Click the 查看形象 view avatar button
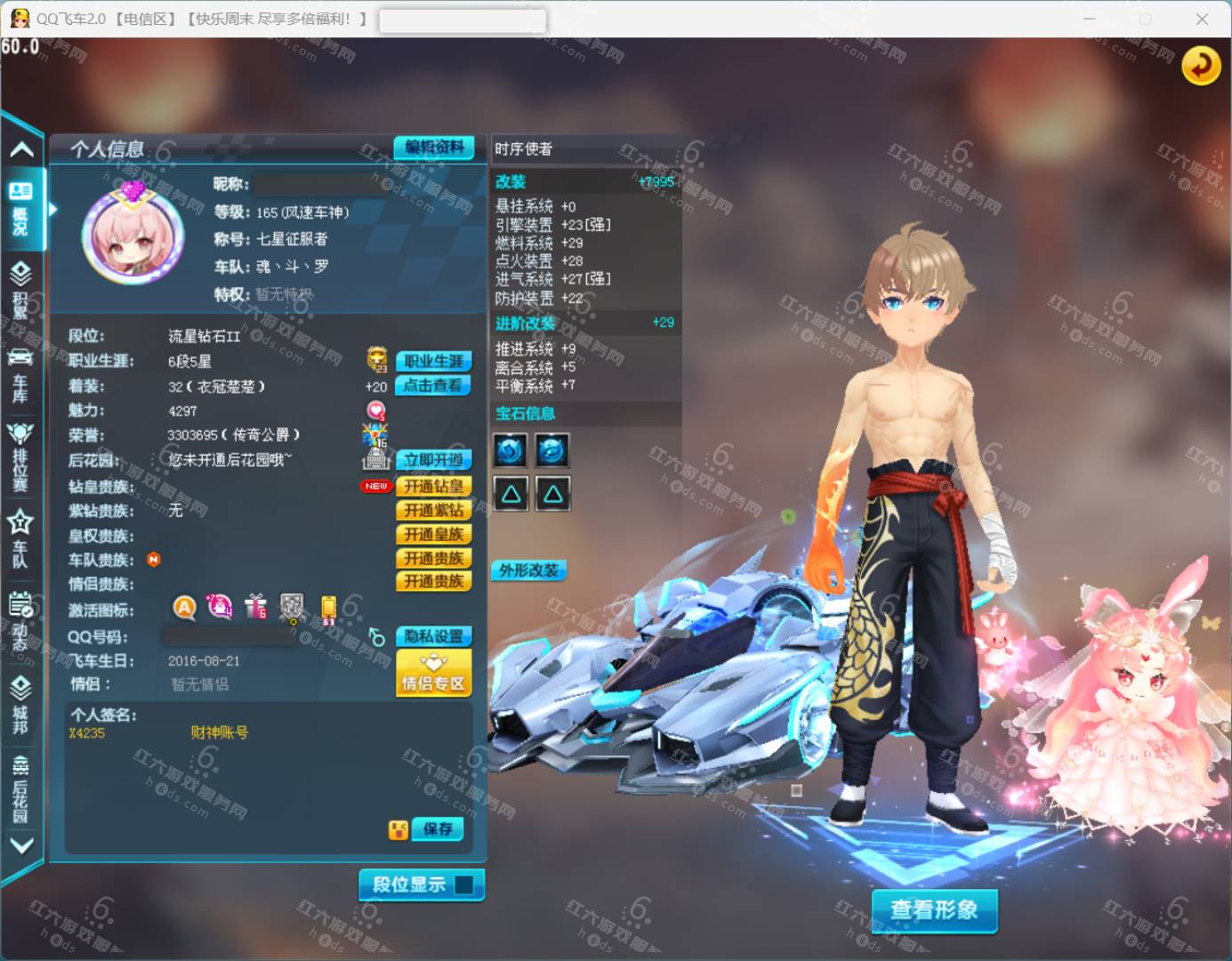The image size is (1232, 961). [x=934, y=909]
